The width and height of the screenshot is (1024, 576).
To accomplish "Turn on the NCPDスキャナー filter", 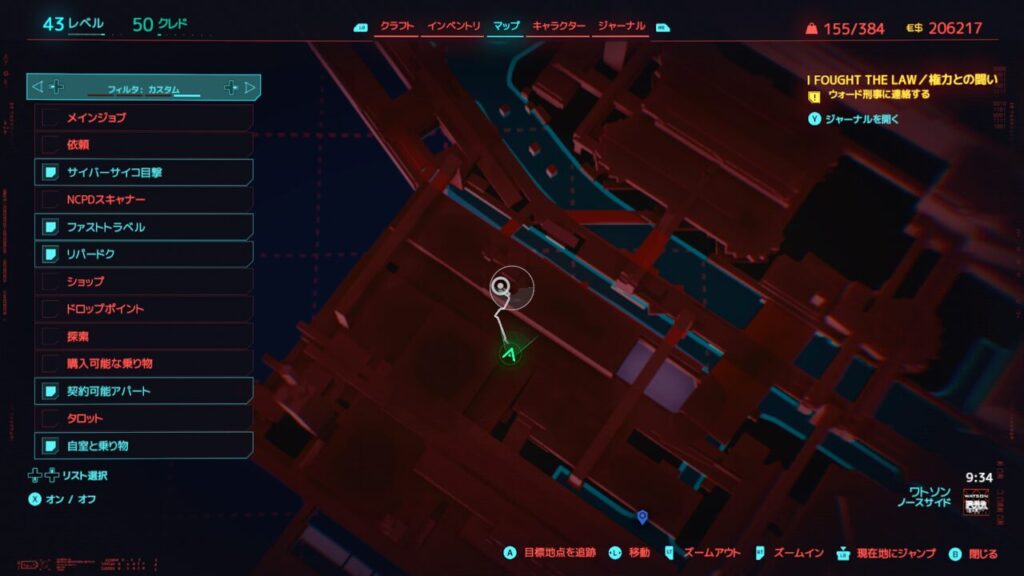I will tap(144, 199).
